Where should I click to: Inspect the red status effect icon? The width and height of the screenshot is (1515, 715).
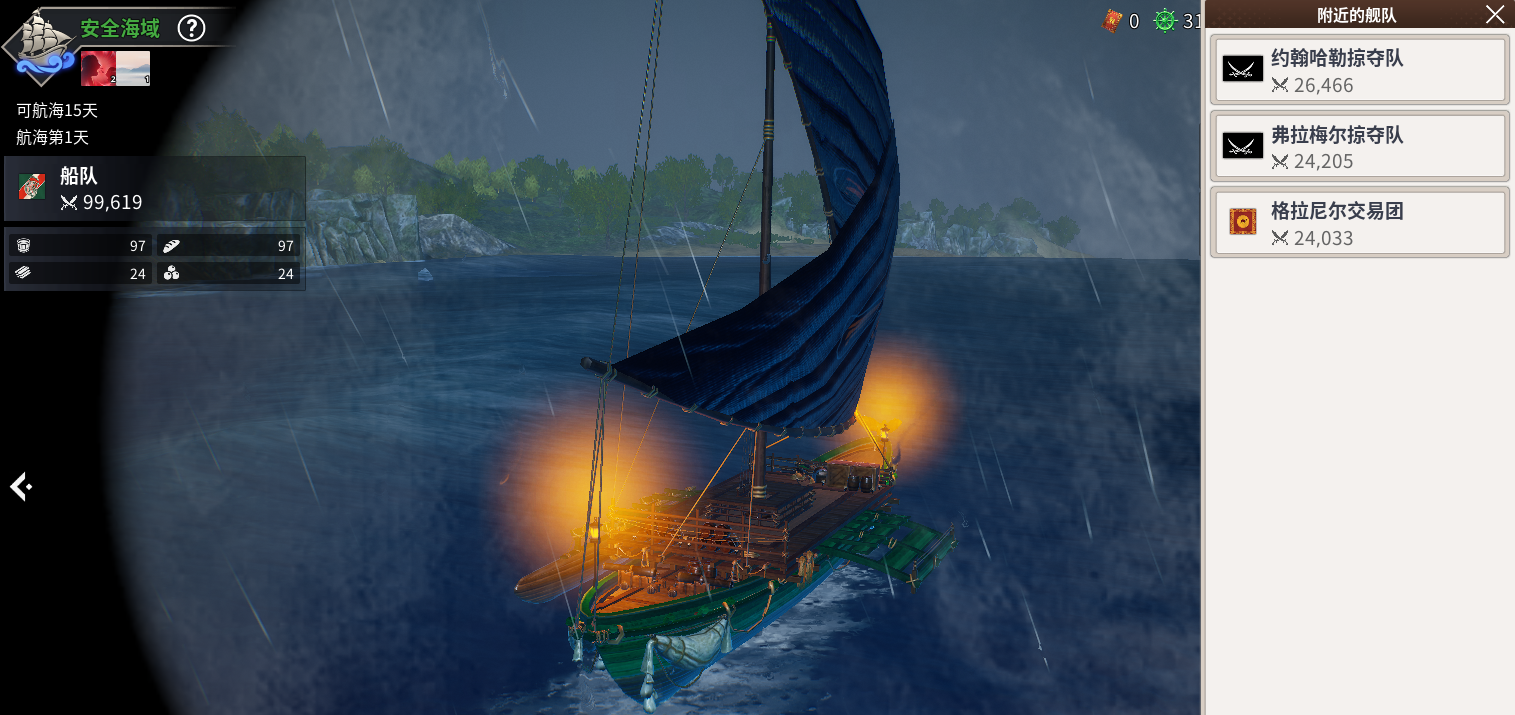[98, 68]
